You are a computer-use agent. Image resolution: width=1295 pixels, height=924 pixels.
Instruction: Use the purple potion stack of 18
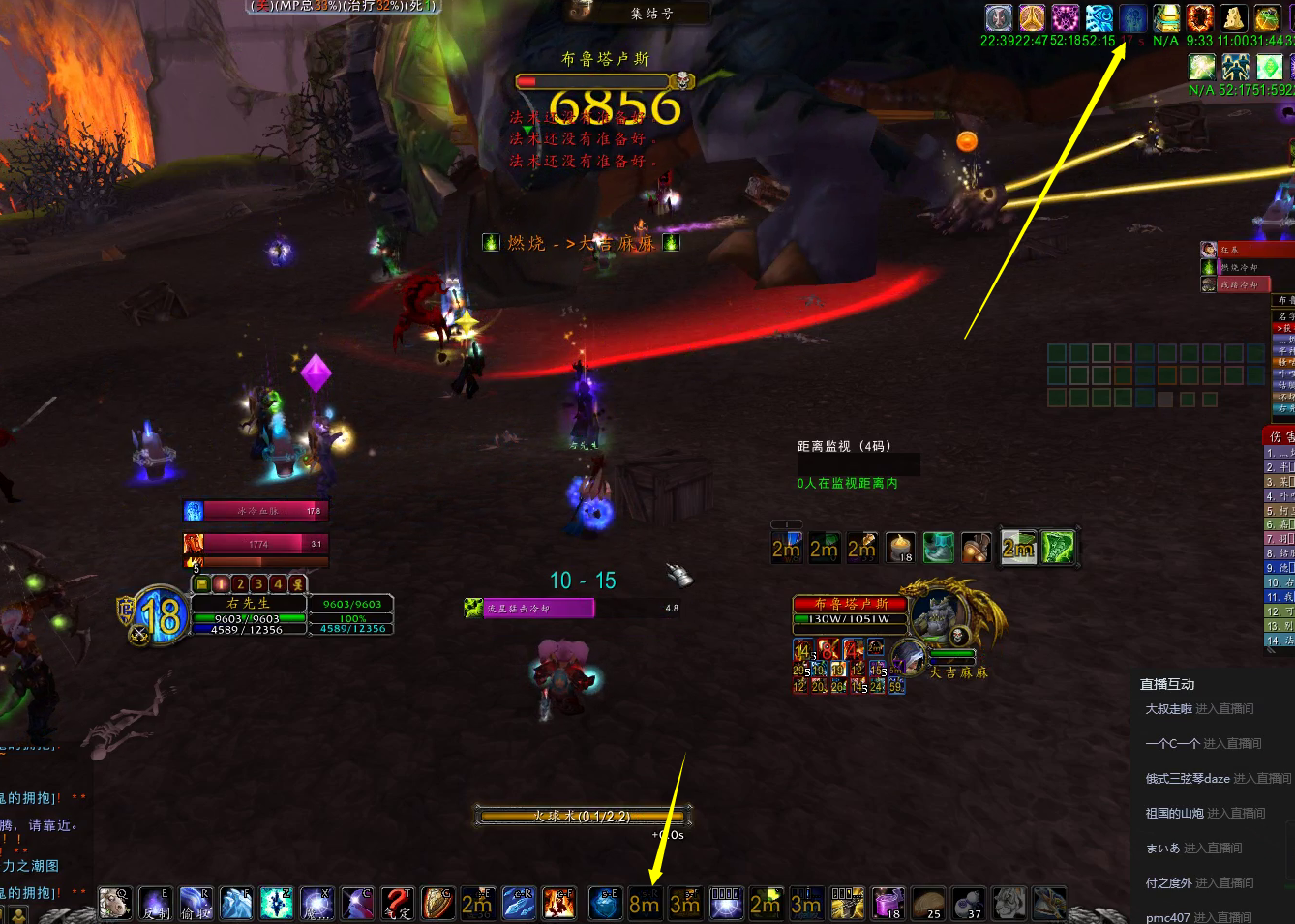(888, 903)
